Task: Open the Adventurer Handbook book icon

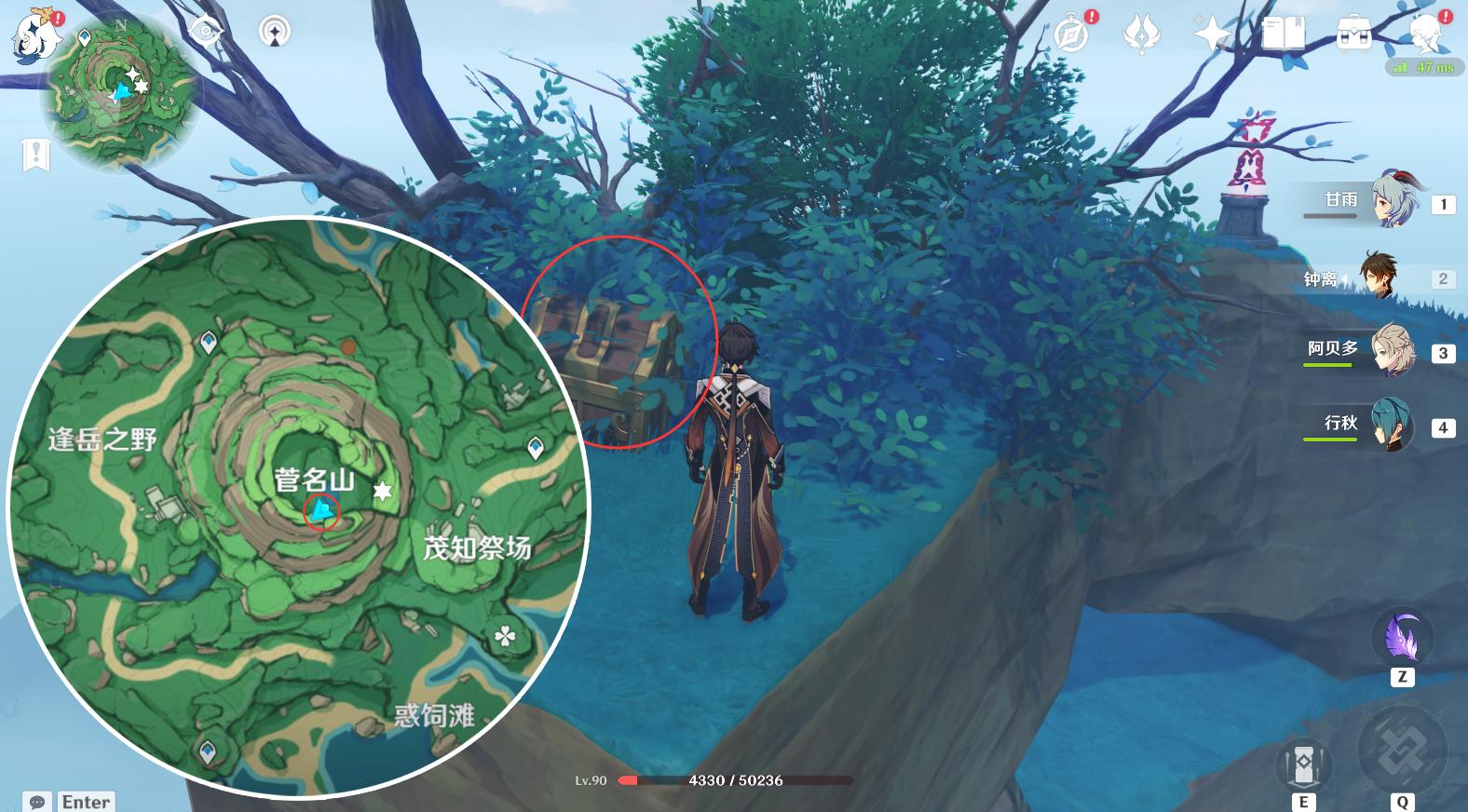Action: (1283, 35)
